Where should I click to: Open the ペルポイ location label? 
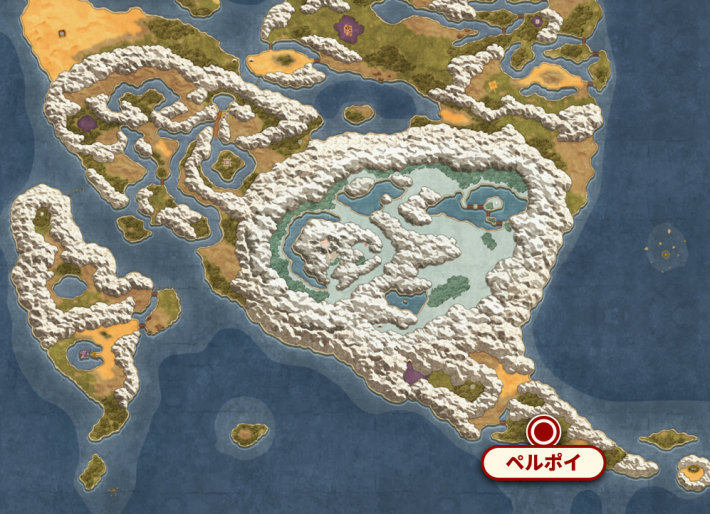[x=544, y=463]
